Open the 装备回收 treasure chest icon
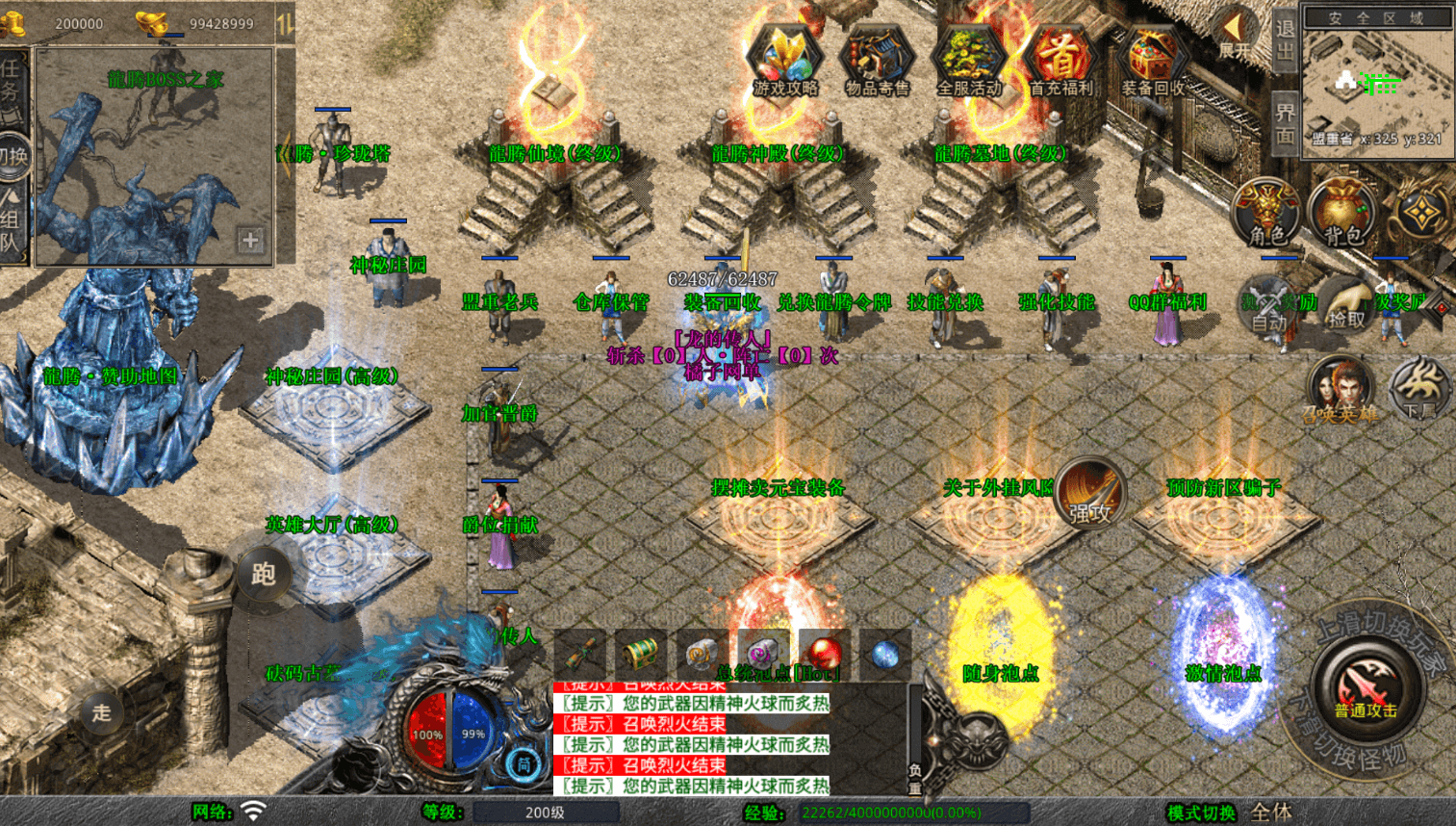This screenshot has width=1456, height=826. pos(1153,60)
